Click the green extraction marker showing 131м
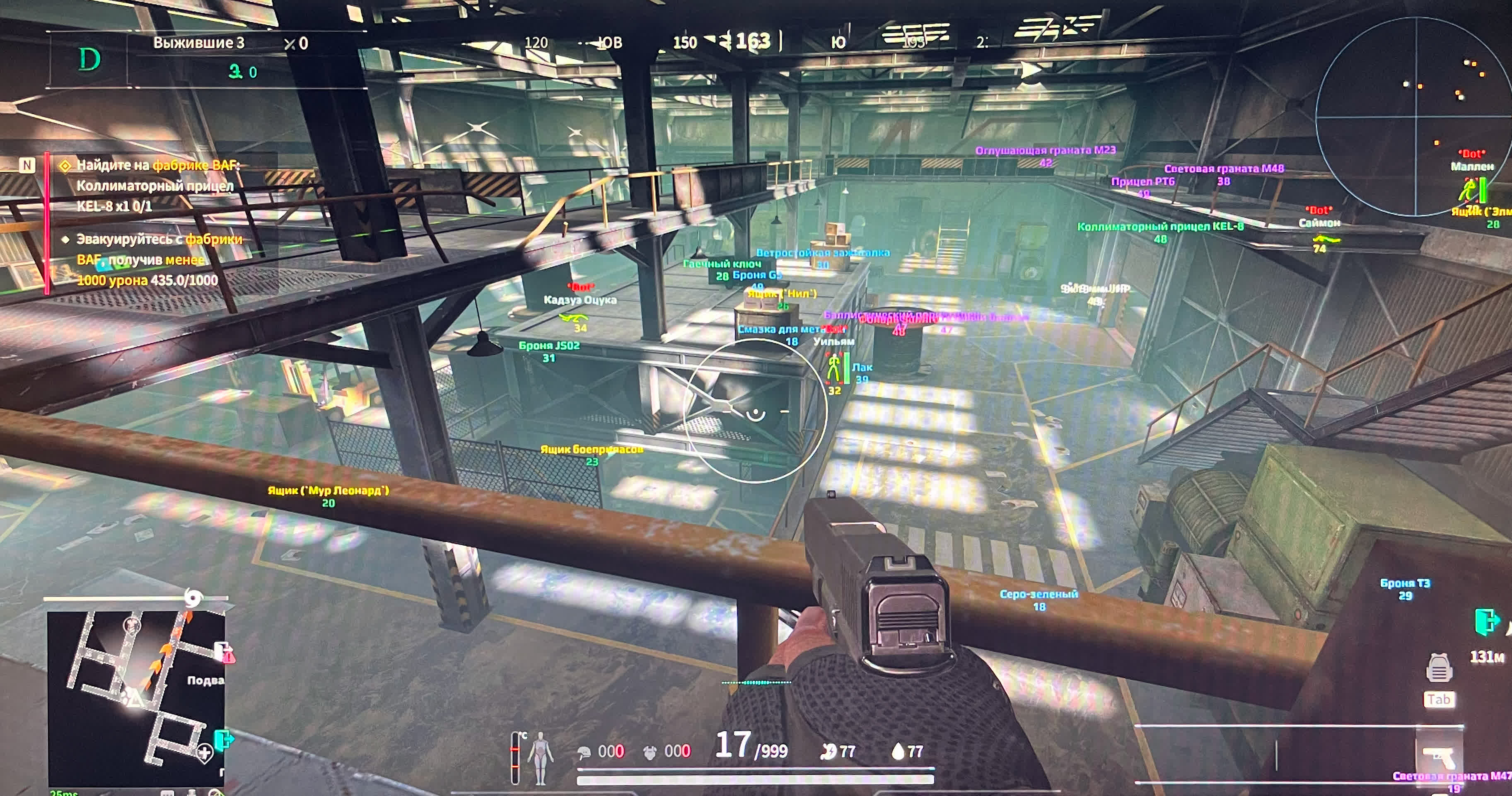 coord(1486,622)
